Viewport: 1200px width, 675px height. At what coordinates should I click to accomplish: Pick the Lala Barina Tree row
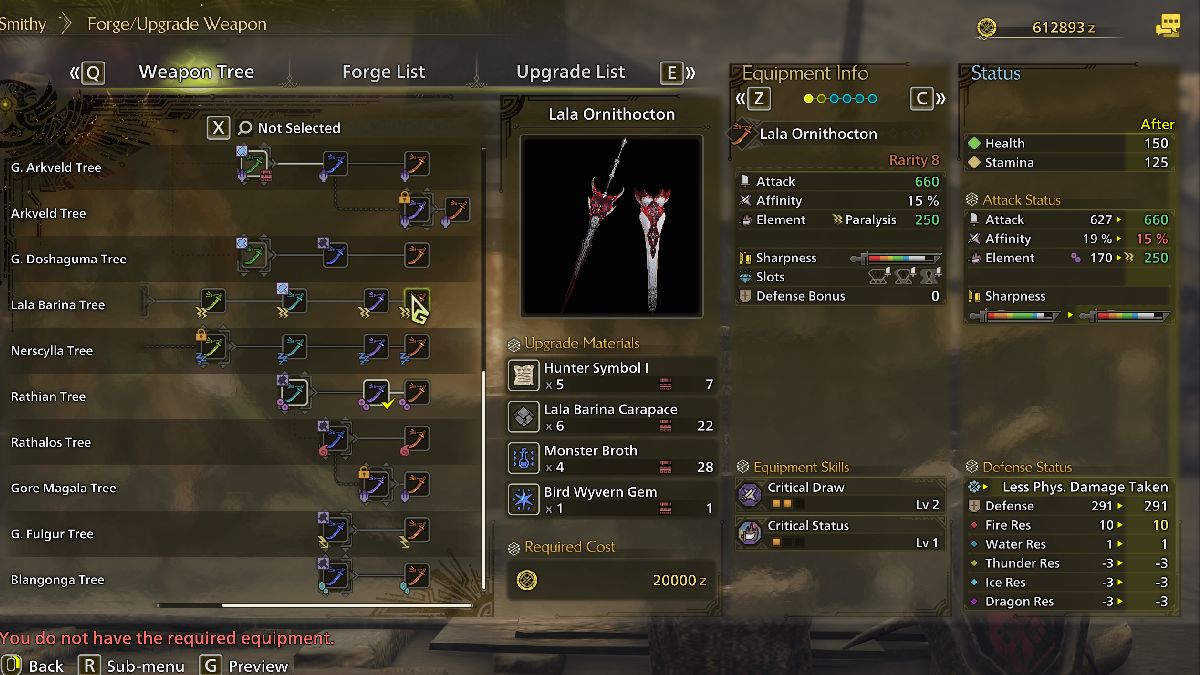pos(58,305)
